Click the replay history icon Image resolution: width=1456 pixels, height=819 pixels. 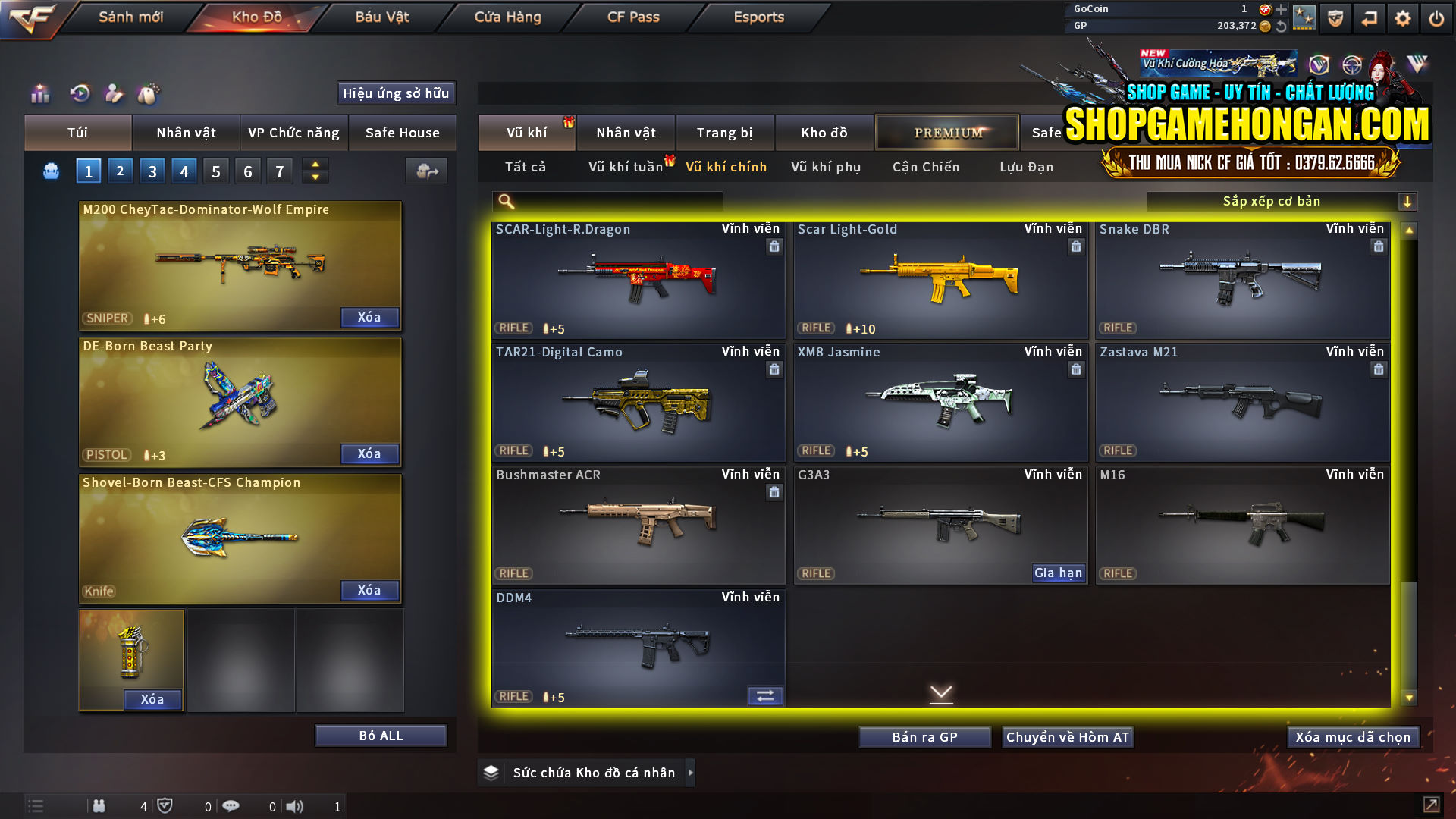click(x=79, y=94)
